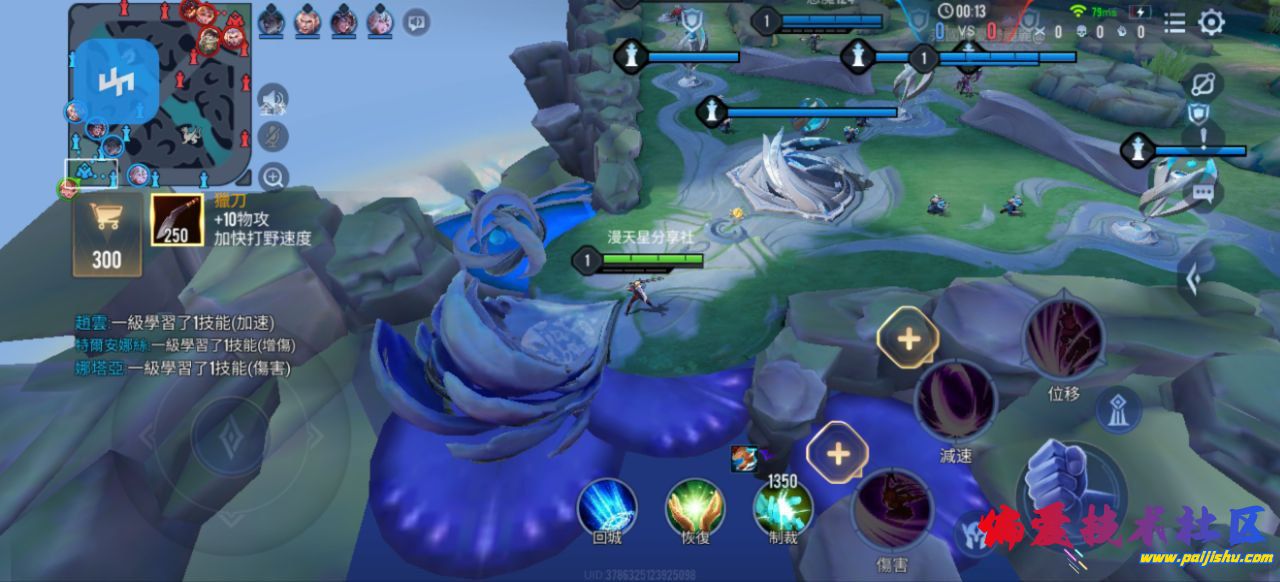Image resolution: width=1280 pixels, height=582 pixels.
Task: Select the tower target attack button
Action: [x=1119, y=408]
